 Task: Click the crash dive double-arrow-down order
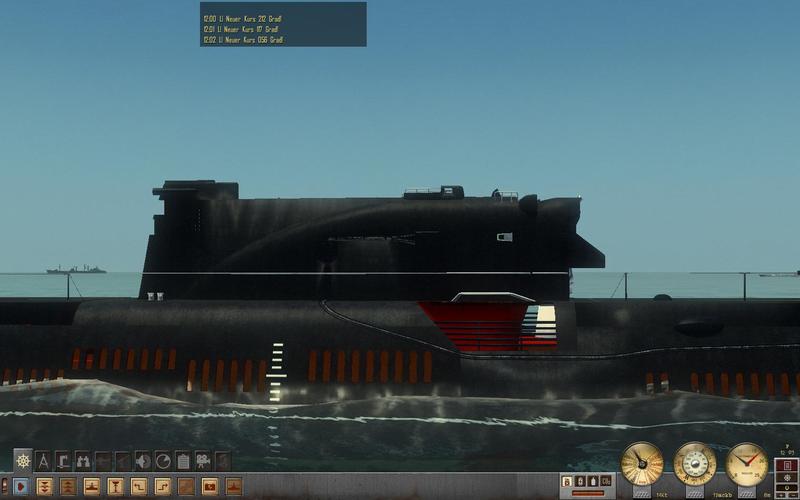(44, 486)
